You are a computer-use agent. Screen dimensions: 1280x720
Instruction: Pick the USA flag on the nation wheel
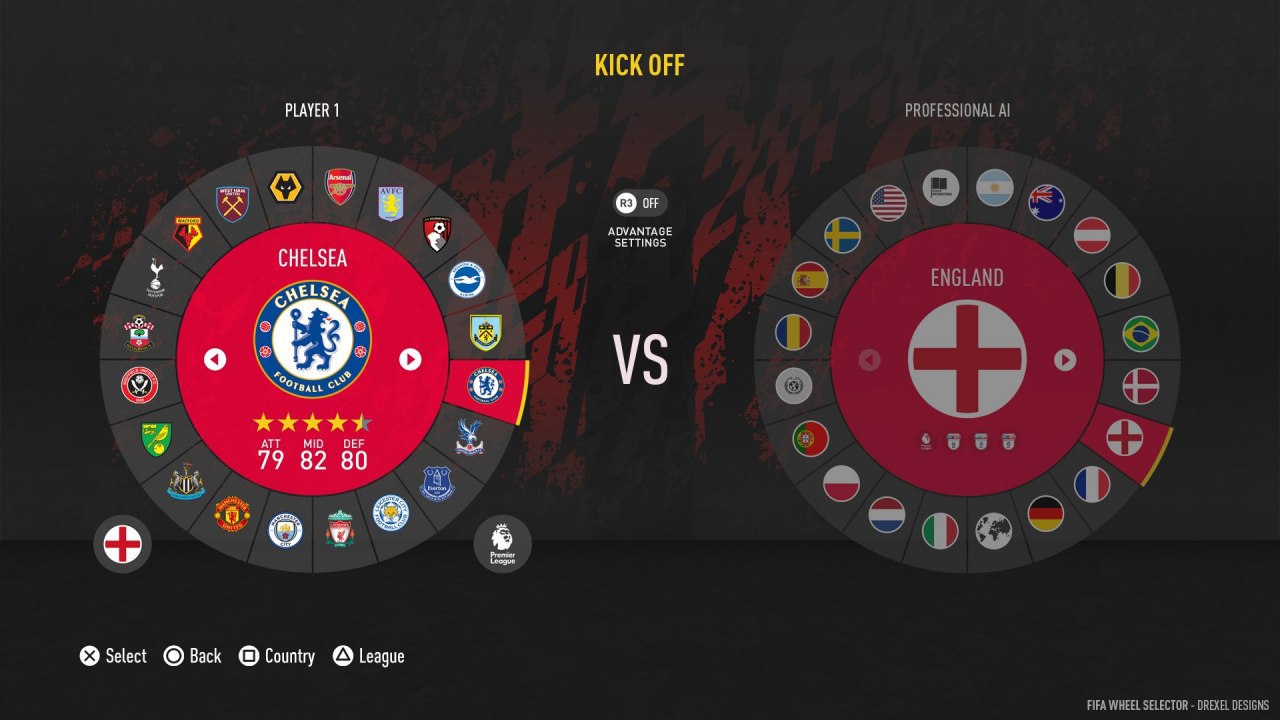[x=888, y=203]
